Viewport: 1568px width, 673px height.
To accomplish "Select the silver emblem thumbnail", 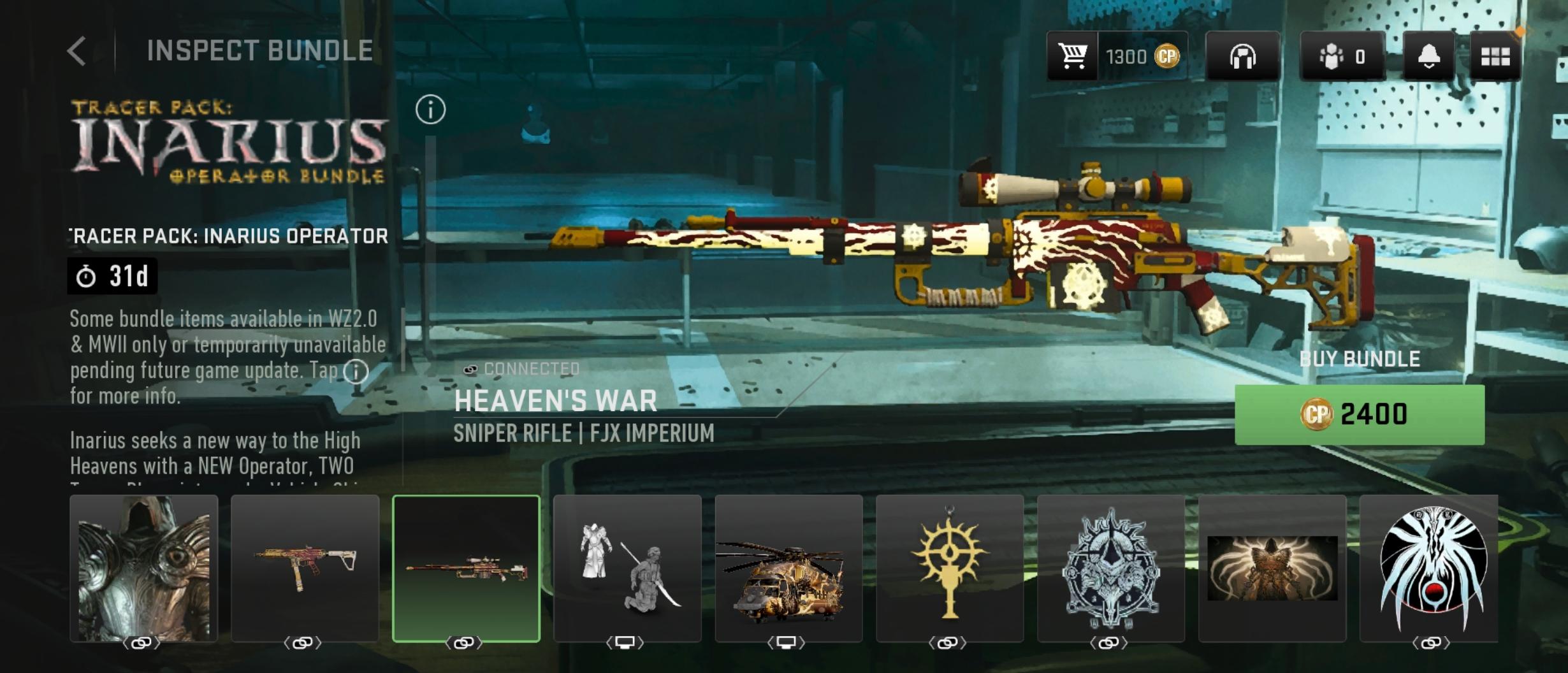I will click(1111, 568).
